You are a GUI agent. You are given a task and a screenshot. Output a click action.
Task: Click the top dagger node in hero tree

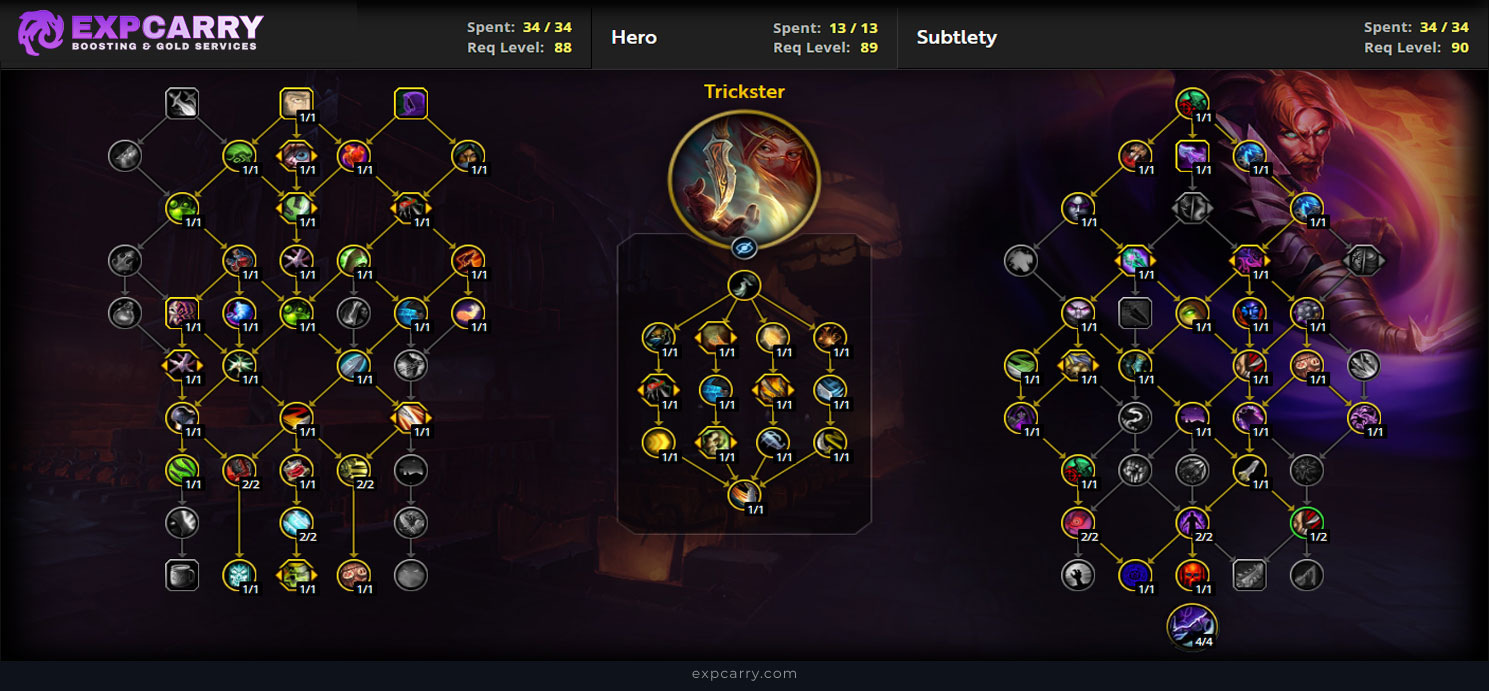(x=744, y=286)
